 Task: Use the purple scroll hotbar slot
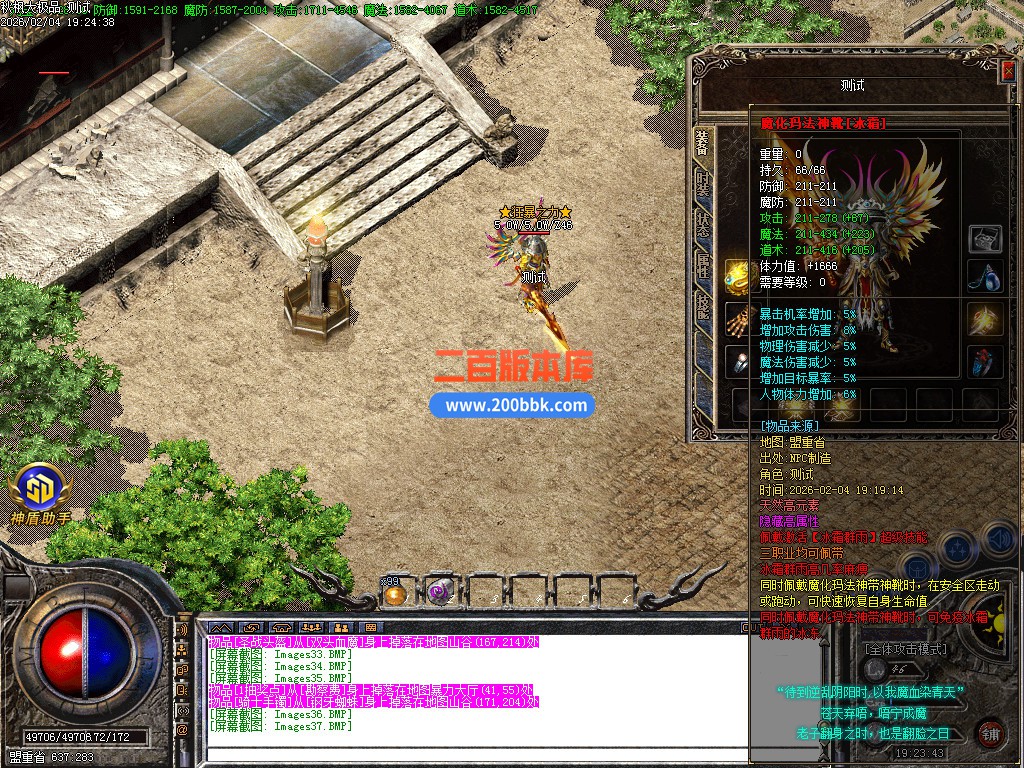[439, 592]
